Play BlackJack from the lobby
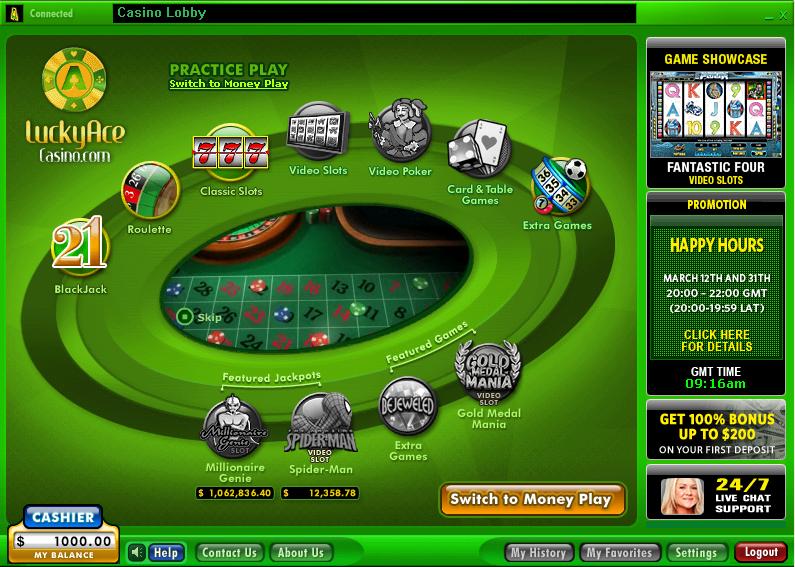Screen dimensions: 795x567 tap(80, 249)
